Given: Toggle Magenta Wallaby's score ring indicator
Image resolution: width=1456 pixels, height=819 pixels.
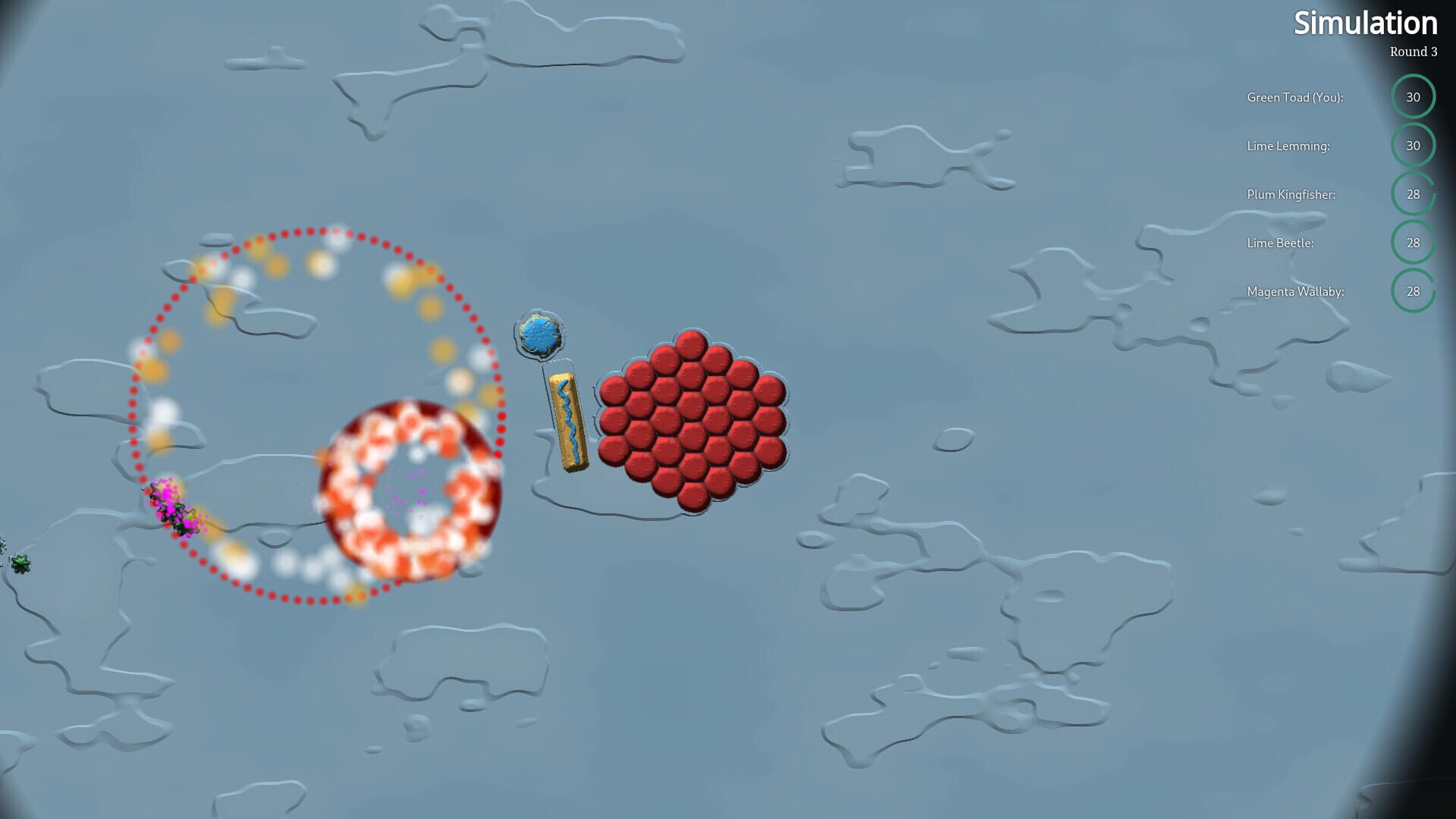Looking at the screenshot, I should click(x=1414, y=291).
